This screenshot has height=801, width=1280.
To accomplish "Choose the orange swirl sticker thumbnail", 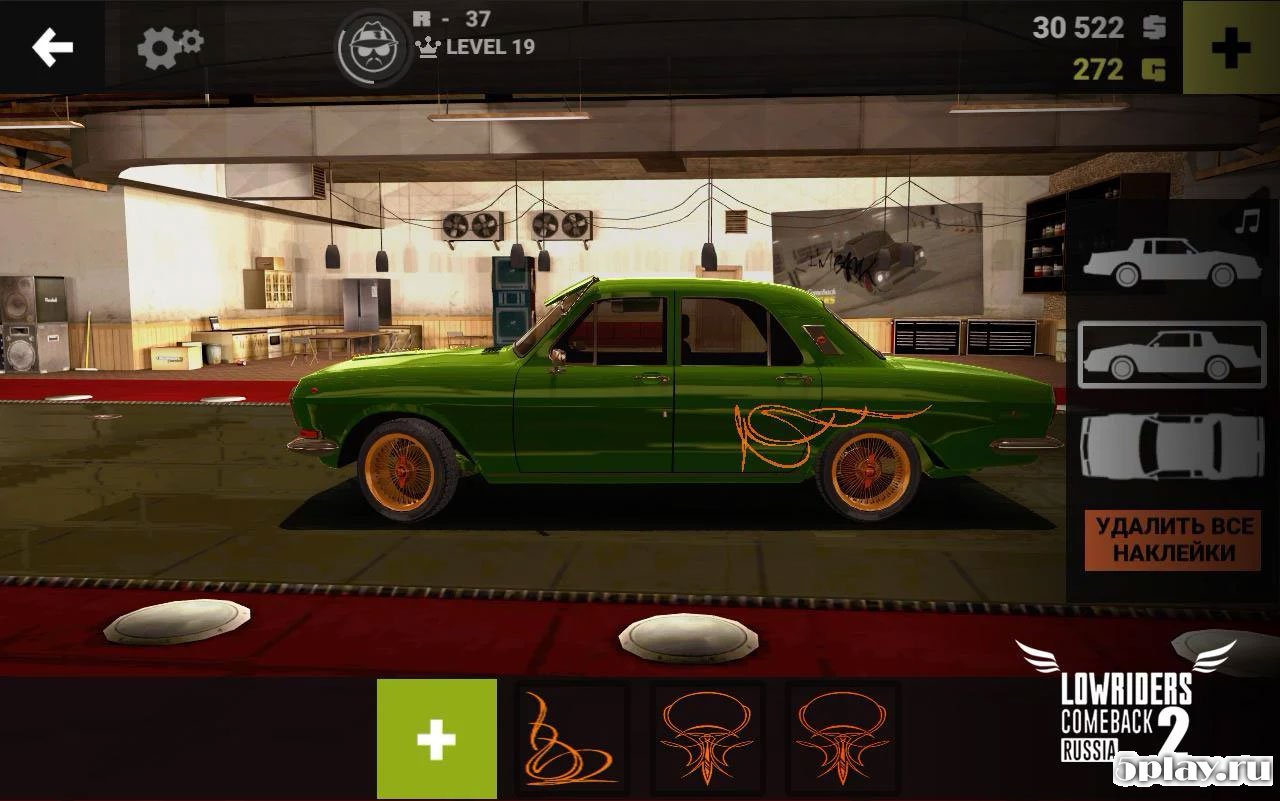I will click(572, 740).
